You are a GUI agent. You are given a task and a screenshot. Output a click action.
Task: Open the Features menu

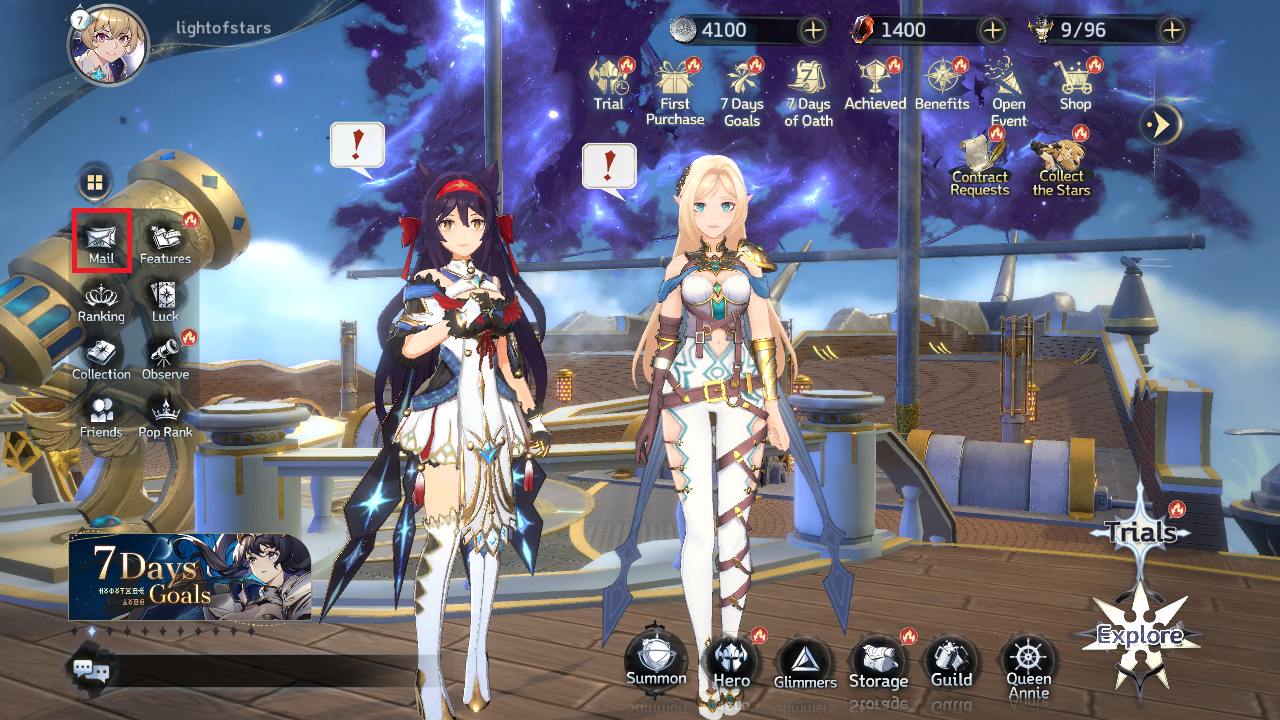165,240
